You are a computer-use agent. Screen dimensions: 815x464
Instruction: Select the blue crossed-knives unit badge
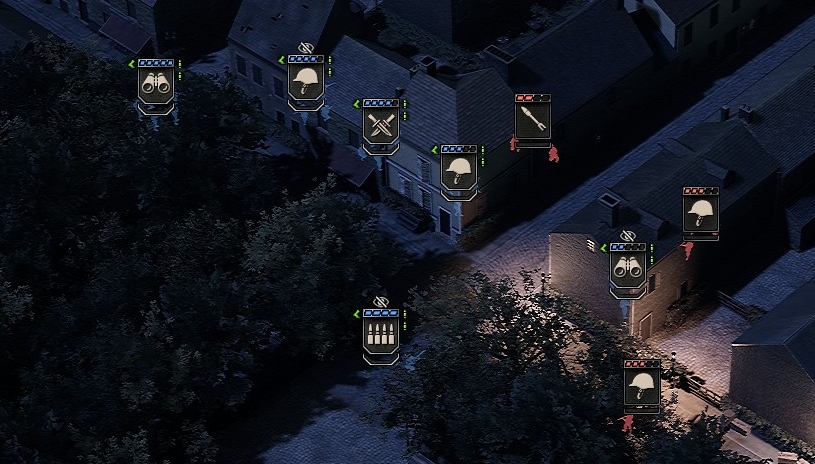[381, 125]
